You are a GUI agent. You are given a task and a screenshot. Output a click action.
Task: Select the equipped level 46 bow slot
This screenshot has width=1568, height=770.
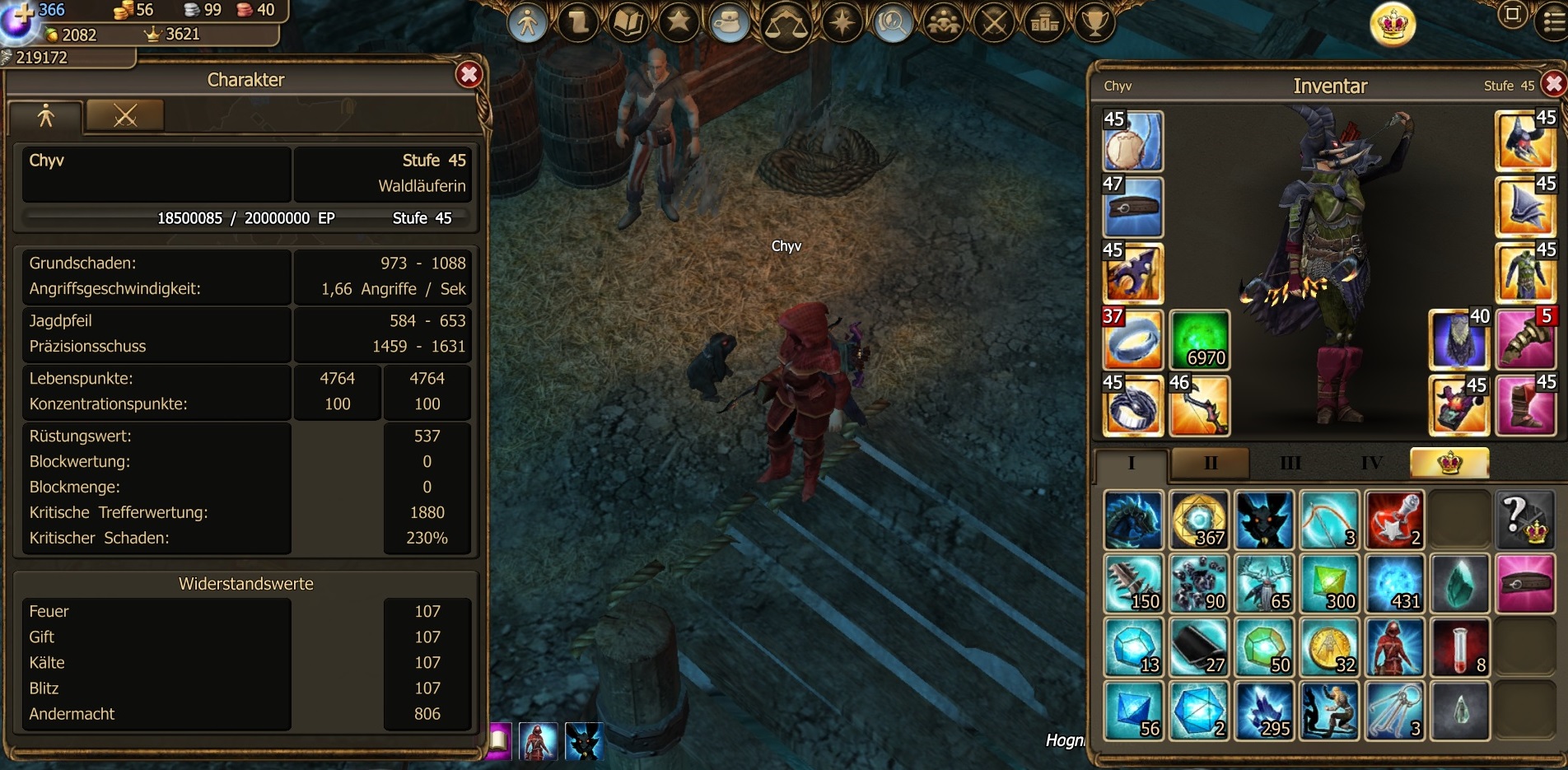(x=1199, y=405)
